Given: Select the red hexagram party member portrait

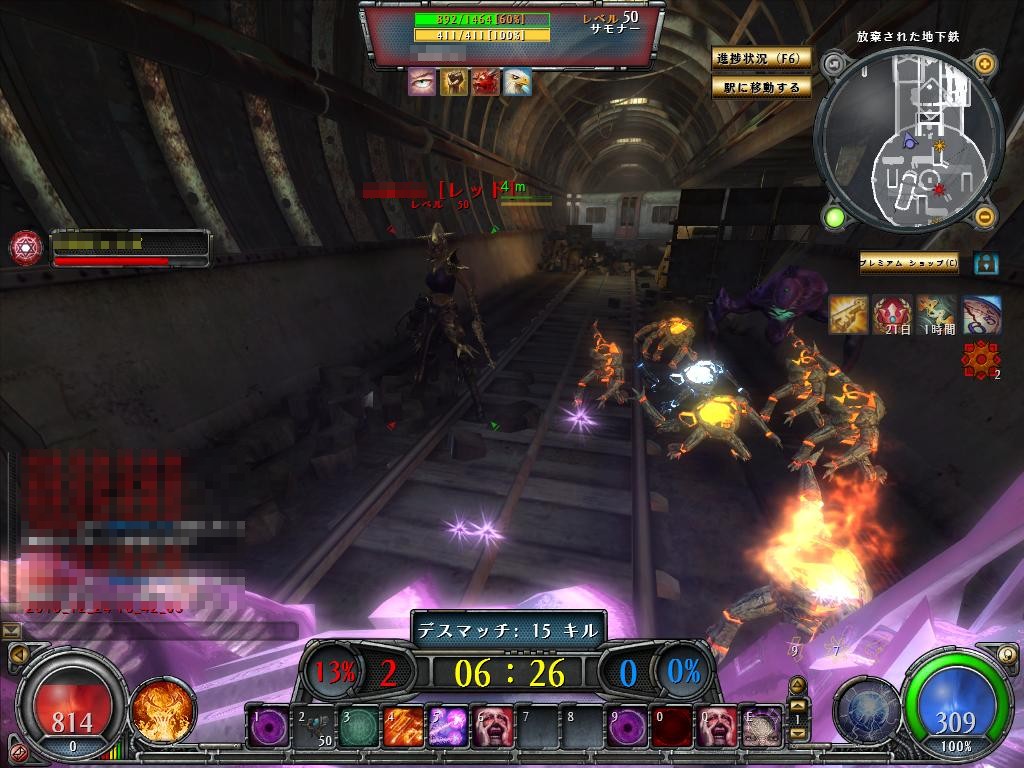Looking at the screenshot, I should 25,247.
